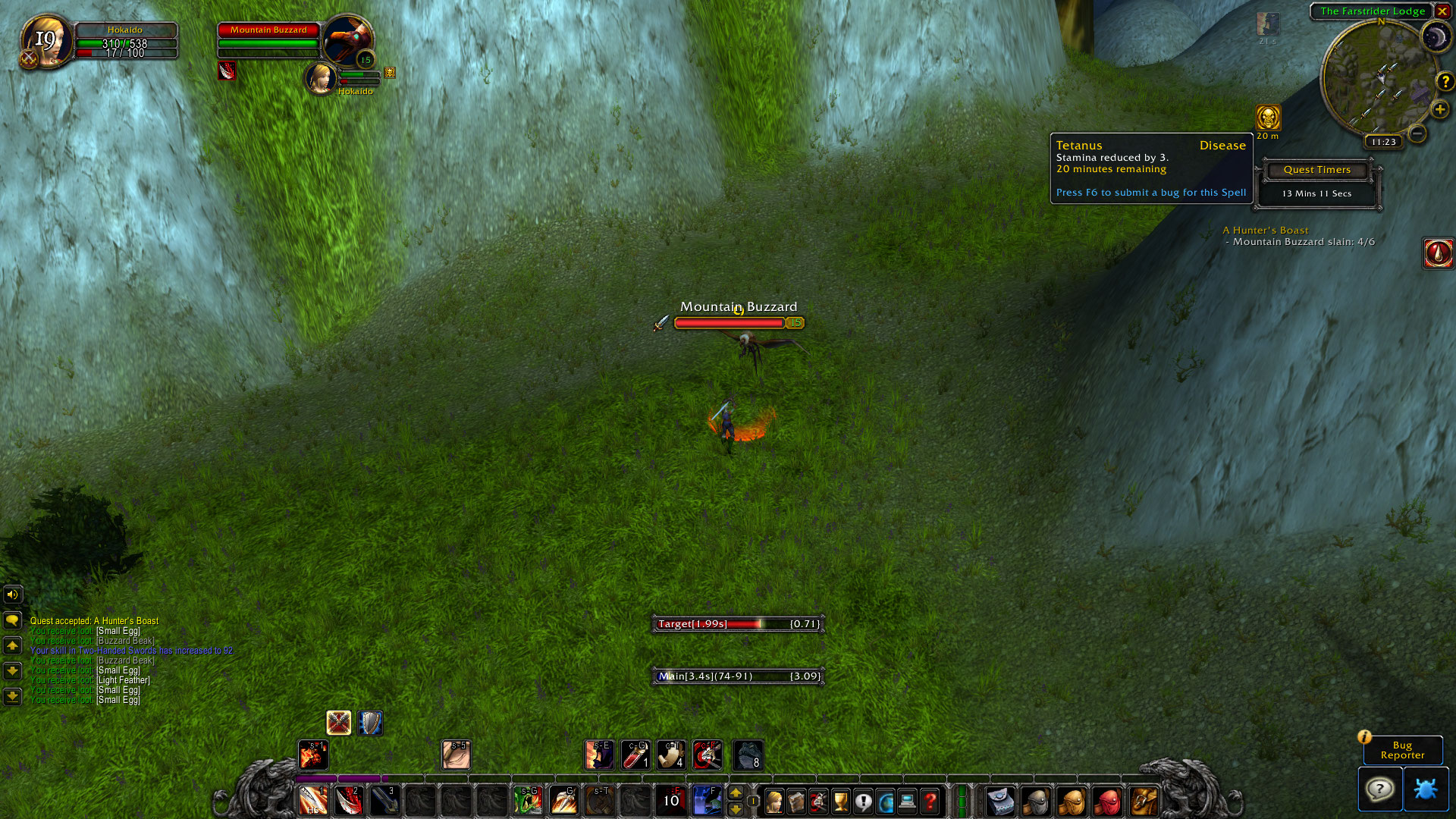Click the Tetanus skull debuff icon

pyautogui.click(x=1268, y=118)
